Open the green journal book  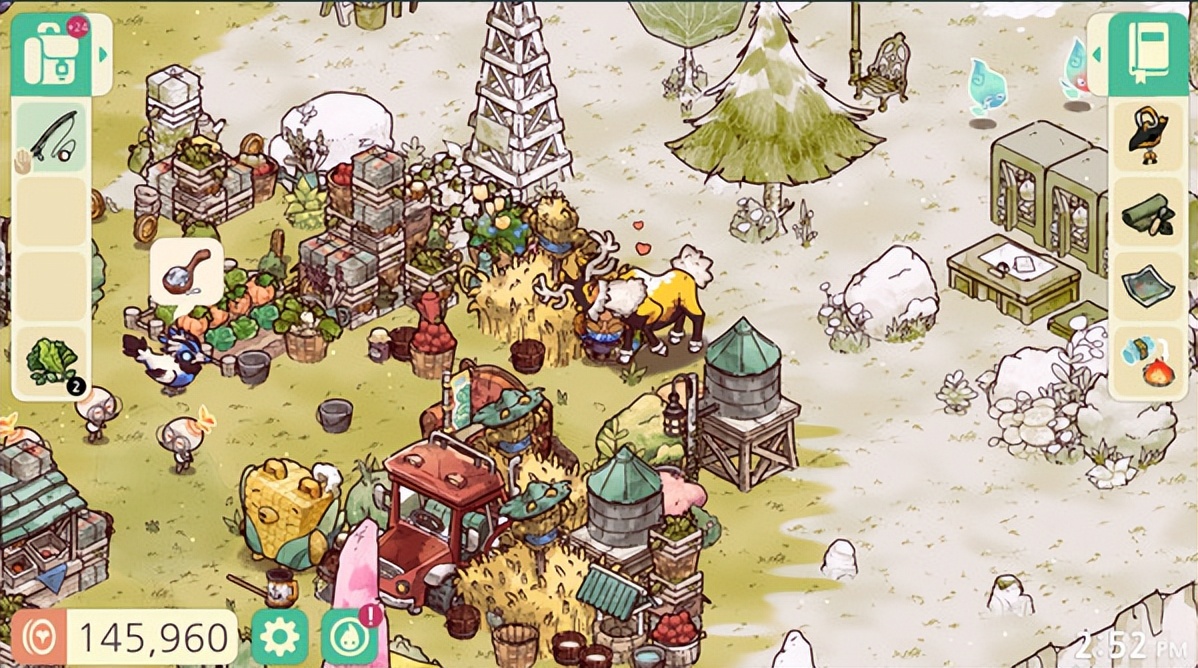coord(1144,54)
